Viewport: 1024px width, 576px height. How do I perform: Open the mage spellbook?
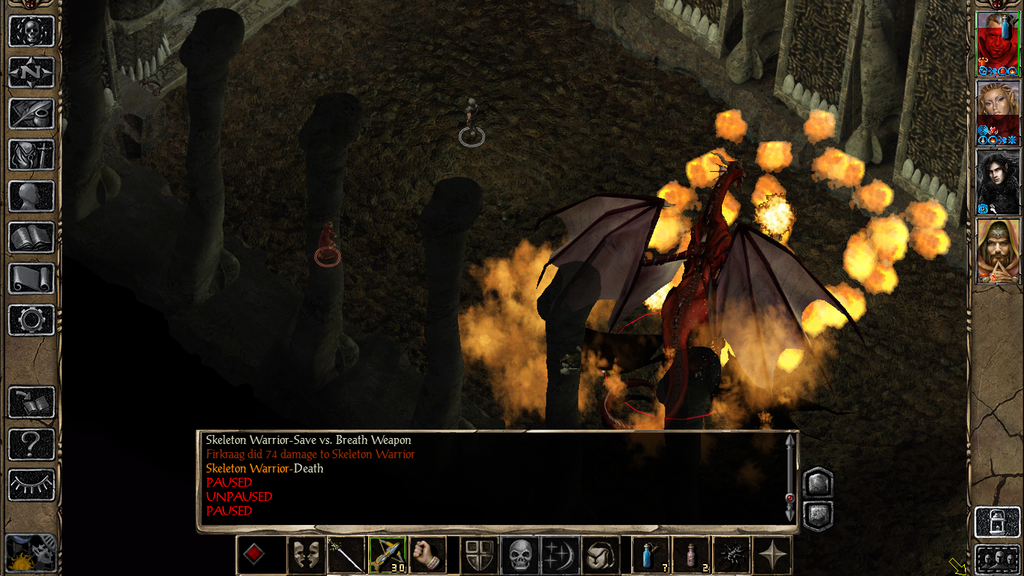pyautogui.click(x=31, y=237)
